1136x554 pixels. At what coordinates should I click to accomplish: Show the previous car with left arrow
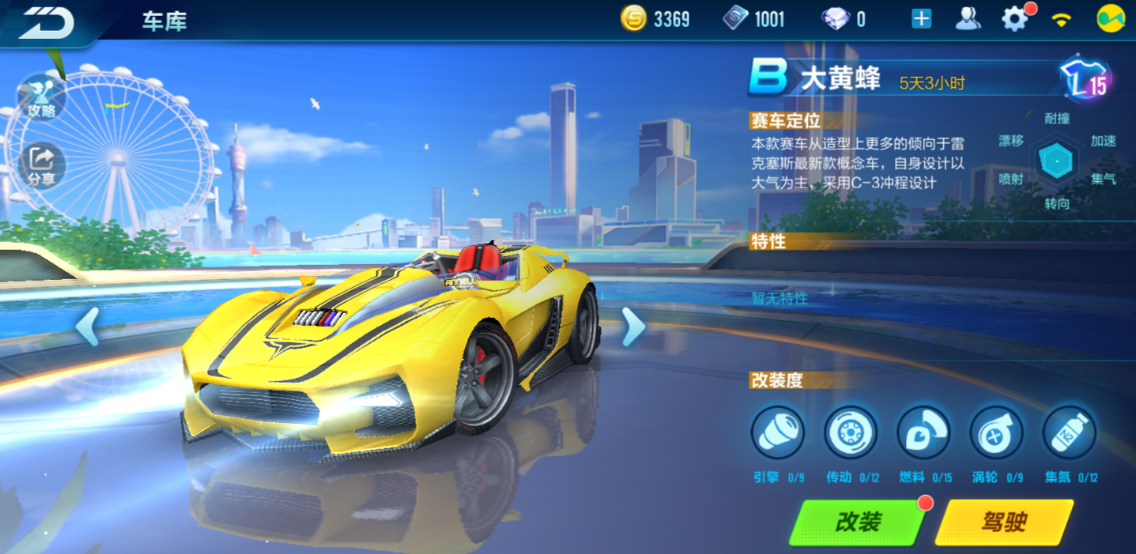[x=88, y=327]
